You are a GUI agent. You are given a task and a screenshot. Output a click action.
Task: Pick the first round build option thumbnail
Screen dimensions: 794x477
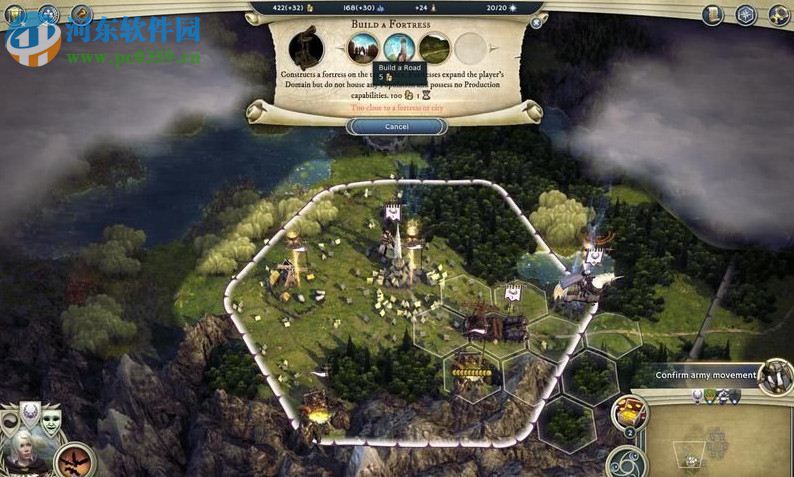pyautogui.click(x=364, y=47)
